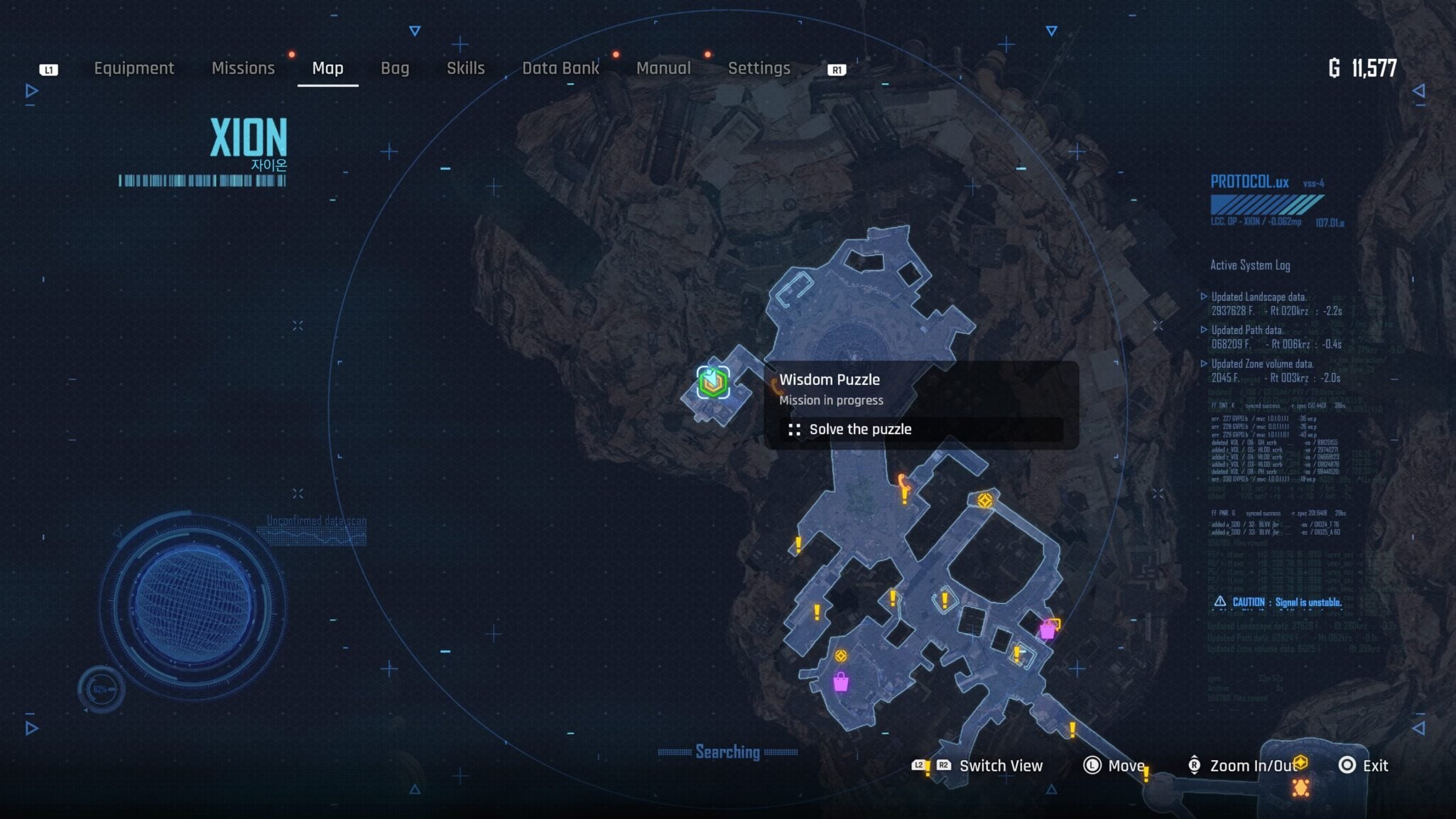Select the Wisdom Puzzle map marker
1456x819 pixels.
tap(713, 383)
